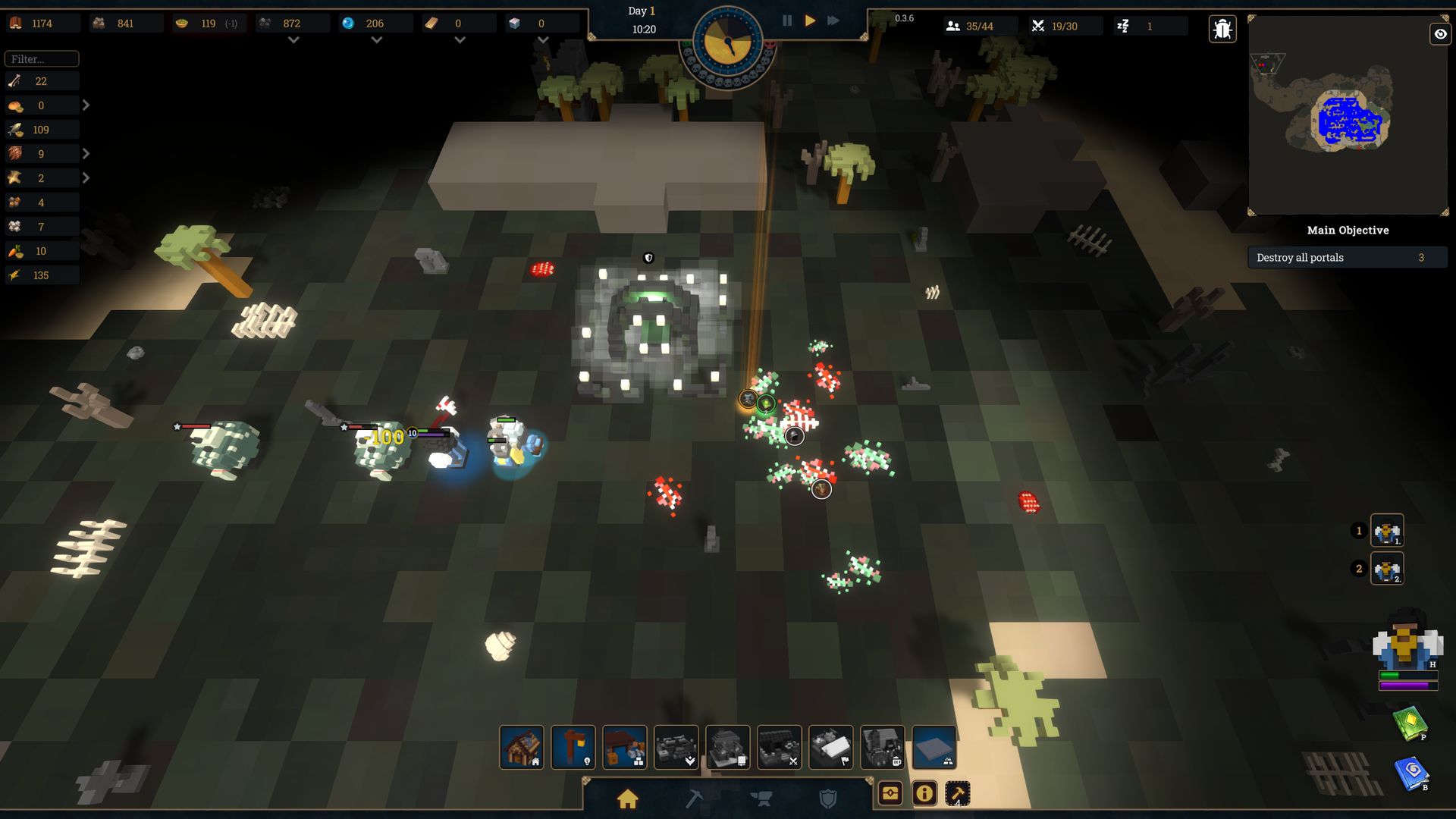Switch to the anvil build tab
The width and height of the screenshot is (1456, 819).
[x=761, y=799]
